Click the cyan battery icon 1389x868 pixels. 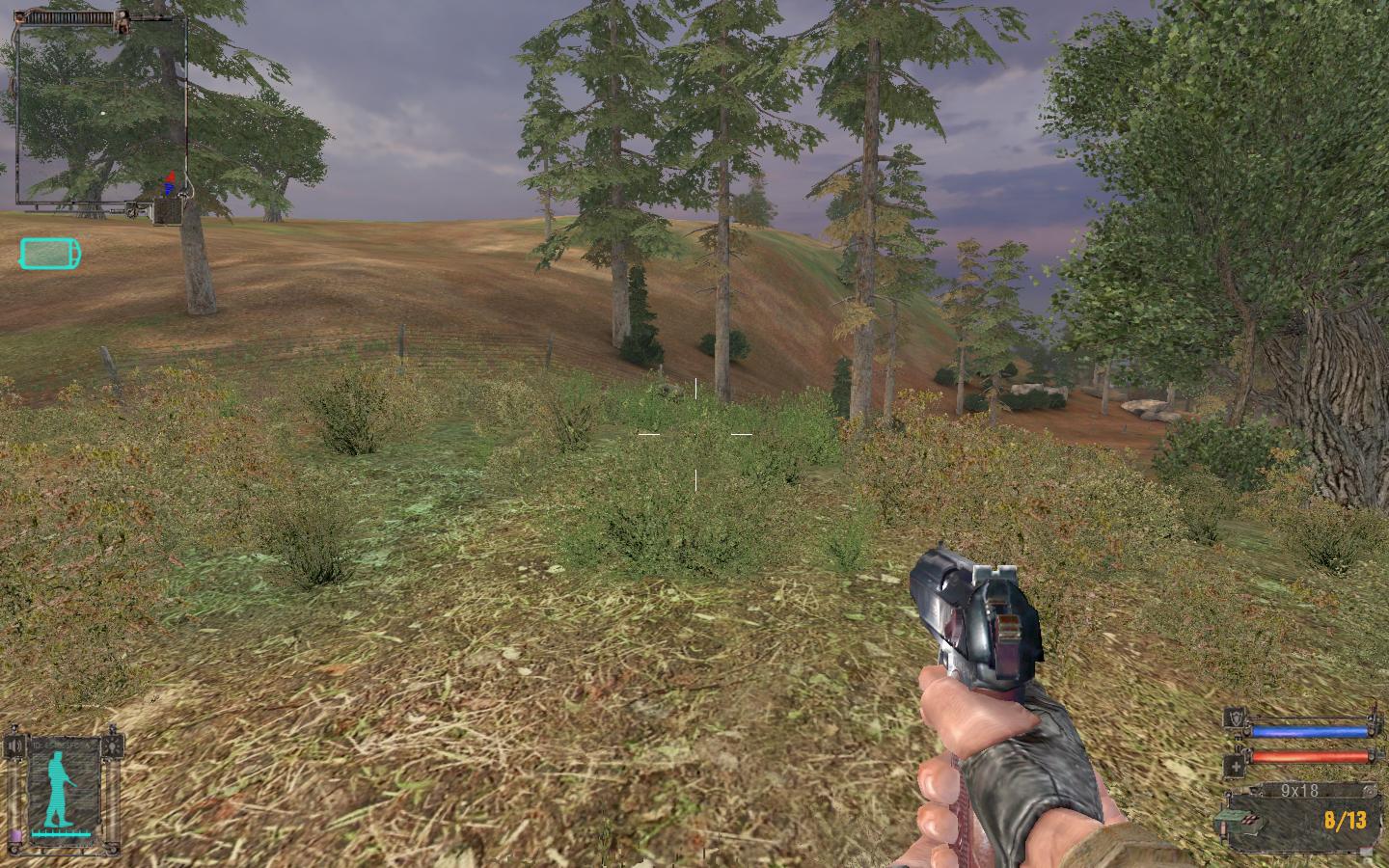(x=50, y=255)
